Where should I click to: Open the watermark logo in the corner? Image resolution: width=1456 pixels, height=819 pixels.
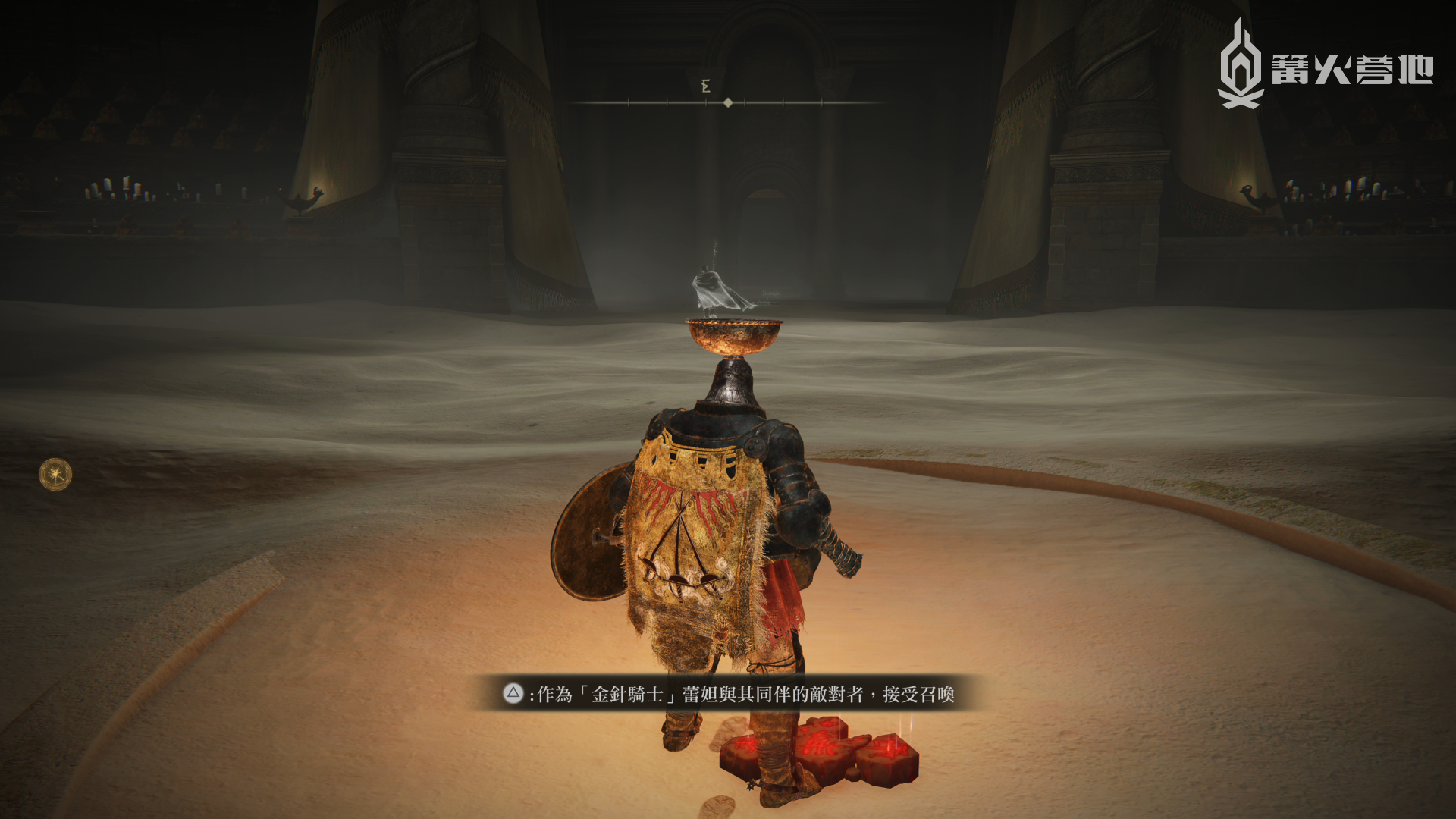point(1324,67)
